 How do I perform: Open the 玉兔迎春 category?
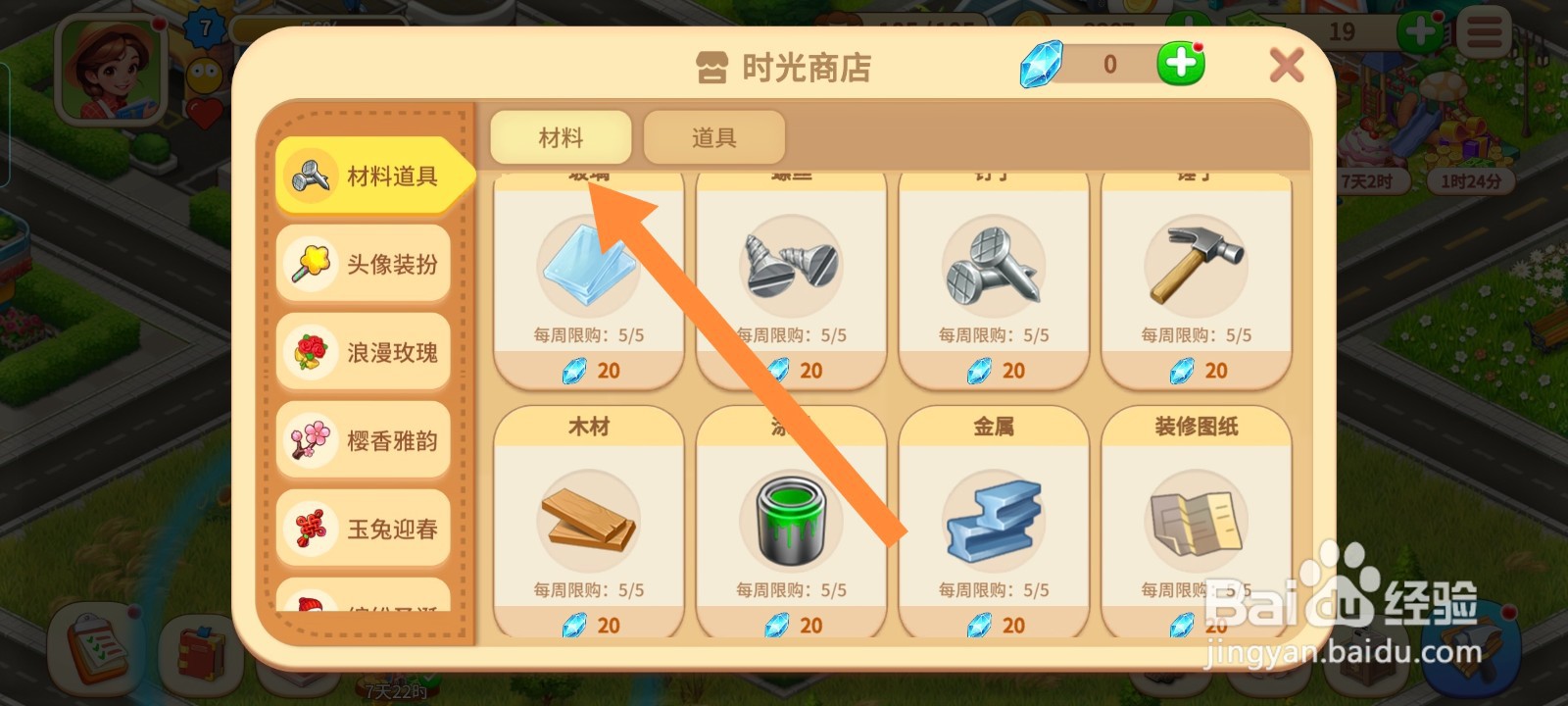coord(362,528)
